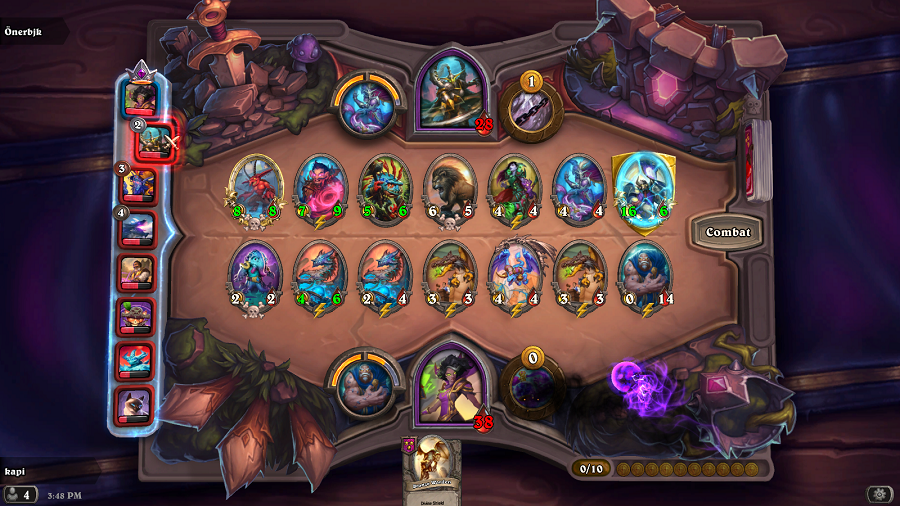Select your 0/14 bald brute minion
900x506 pixels.
pyautogui.click(x=643, y=274)
